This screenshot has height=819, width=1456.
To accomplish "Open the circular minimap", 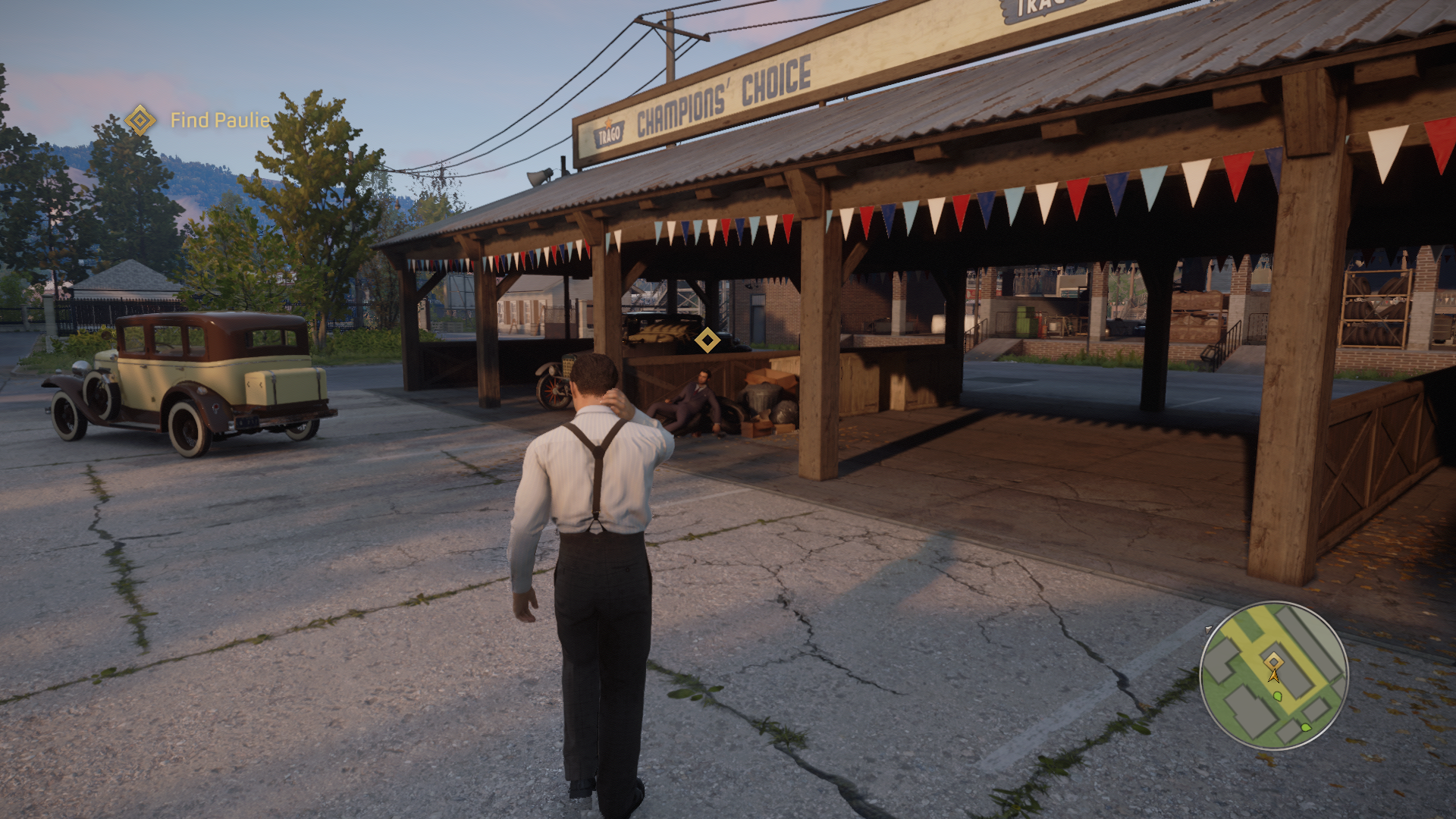I will 1274,675.
